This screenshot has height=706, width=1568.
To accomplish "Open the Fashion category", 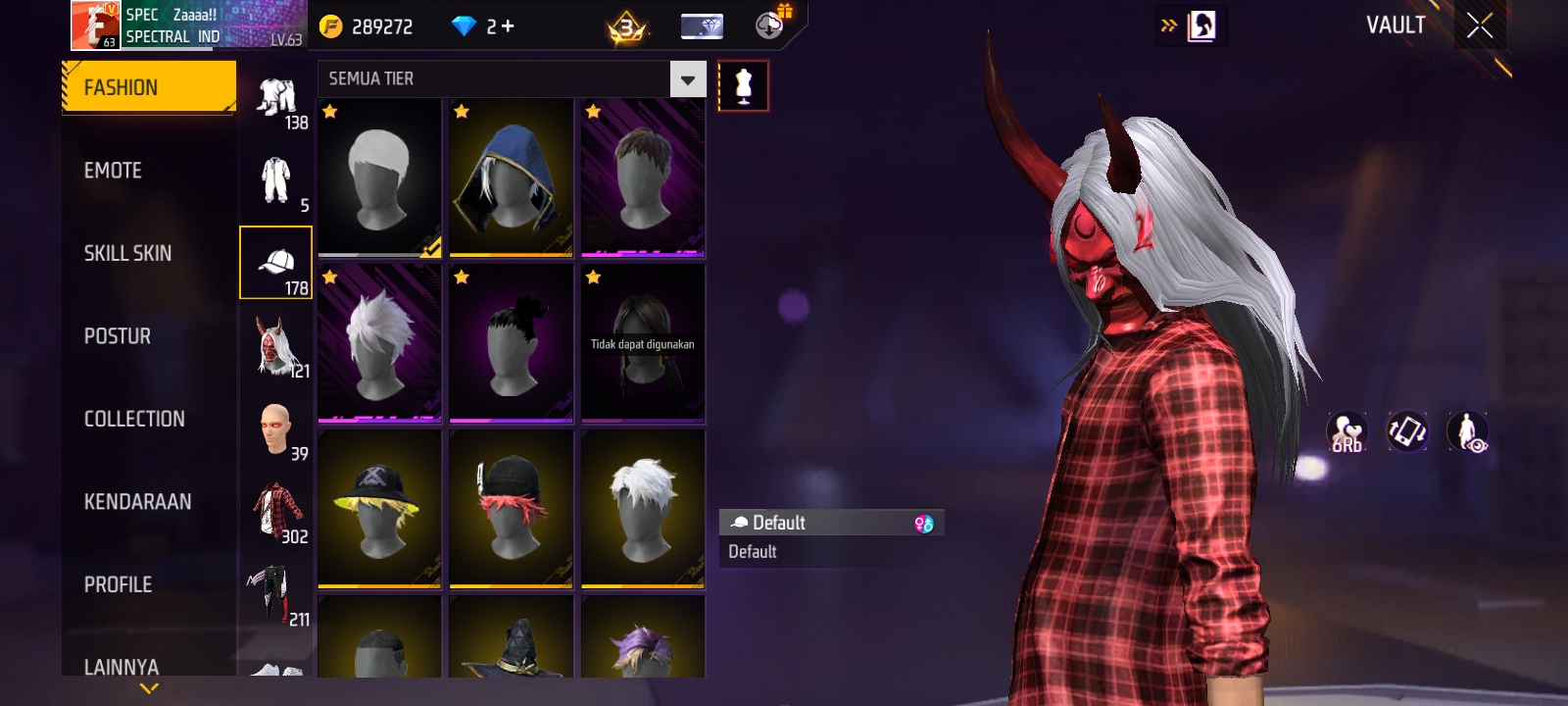I will coord(149,87).
